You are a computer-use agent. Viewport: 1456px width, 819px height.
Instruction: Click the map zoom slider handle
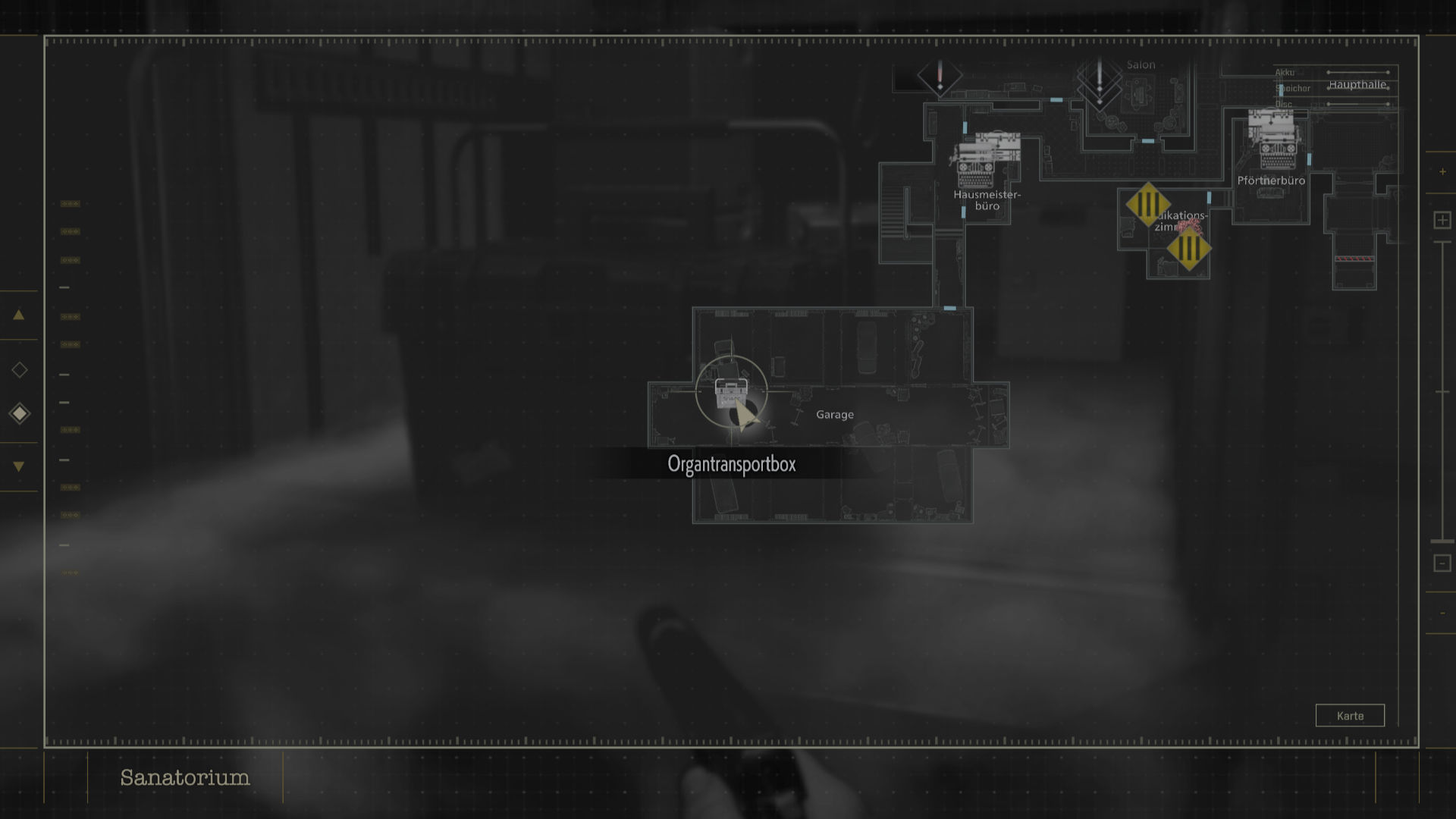pyautogui.click(x=1442, y=541)
